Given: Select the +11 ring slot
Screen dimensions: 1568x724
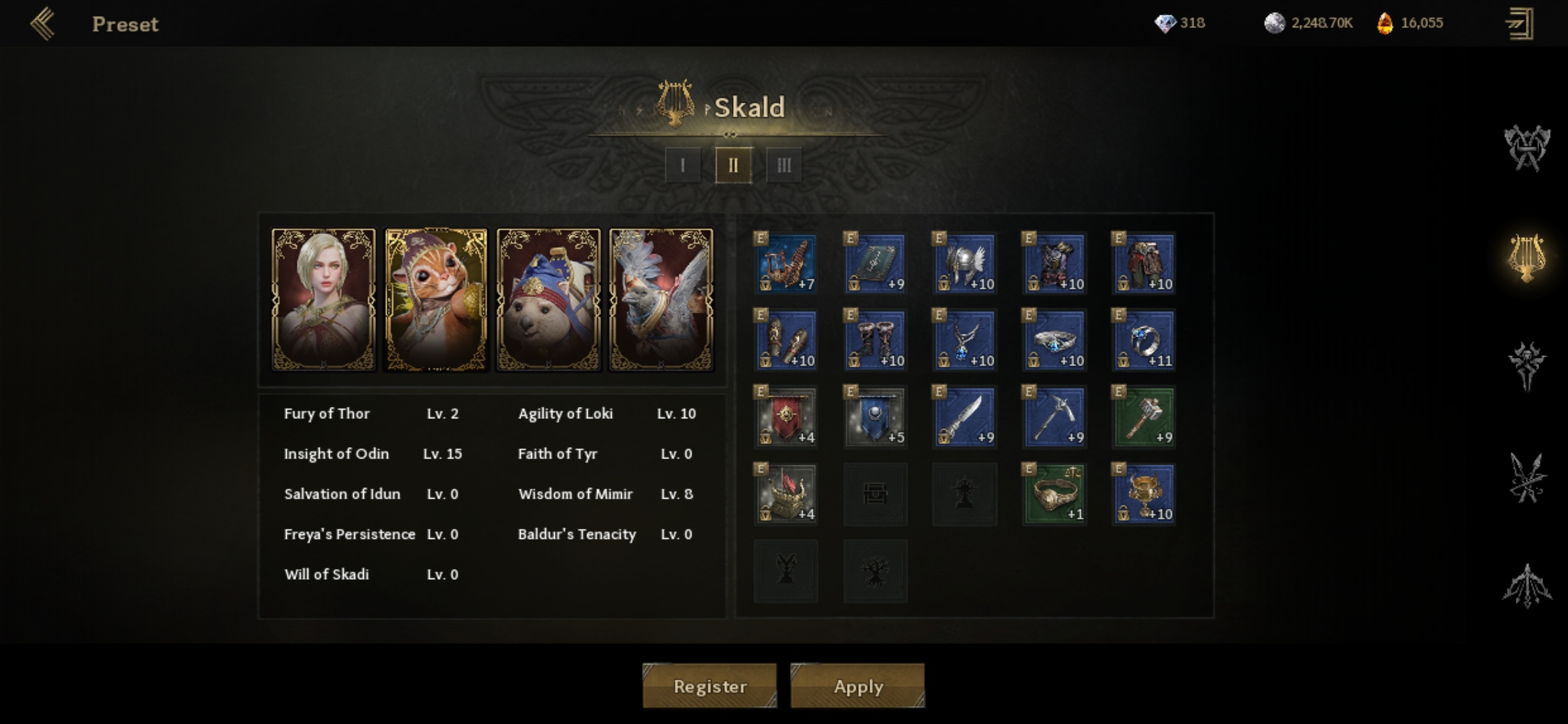Looking at the screenshot, I should [1144, 340].
